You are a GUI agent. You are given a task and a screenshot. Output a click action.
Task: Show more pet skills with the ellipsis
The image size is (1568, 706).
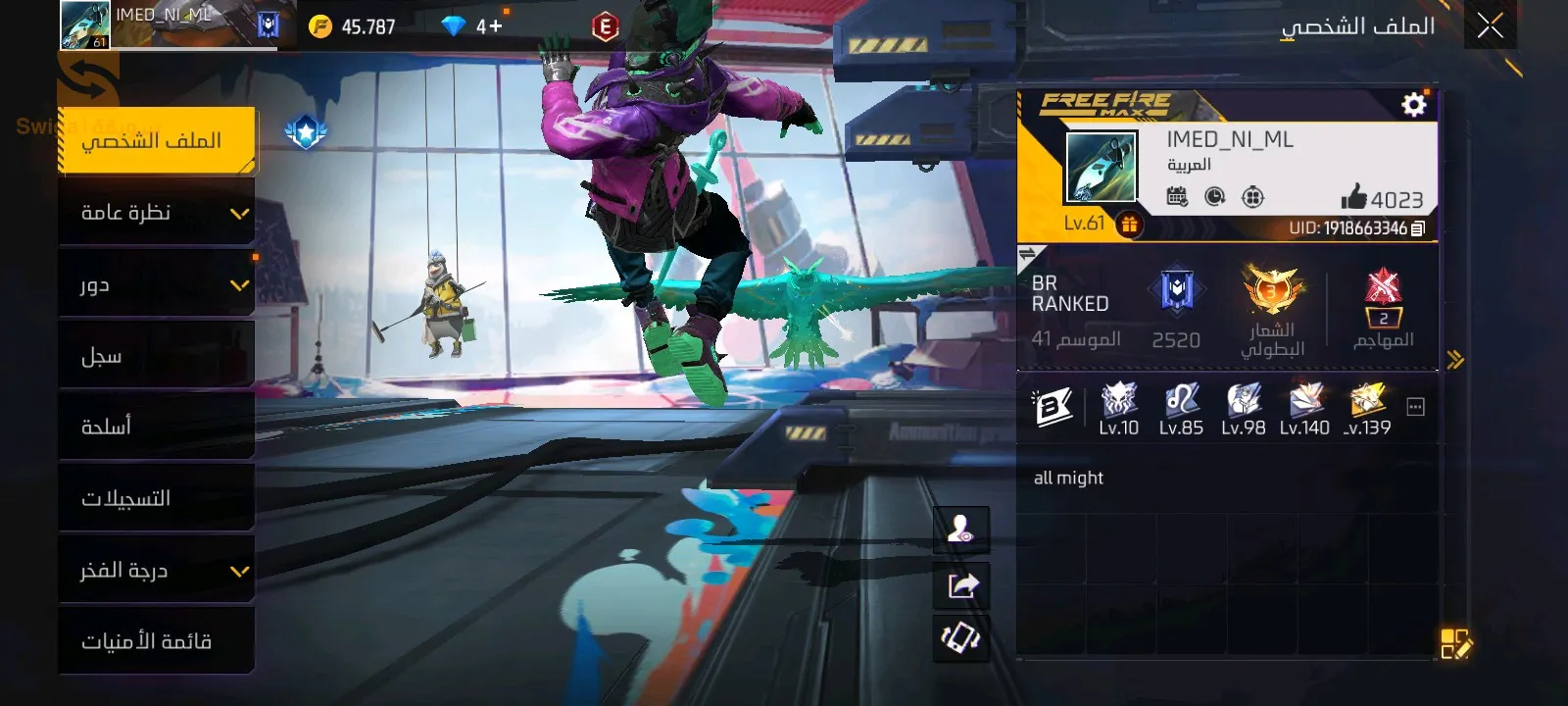tap(1415, 407)
